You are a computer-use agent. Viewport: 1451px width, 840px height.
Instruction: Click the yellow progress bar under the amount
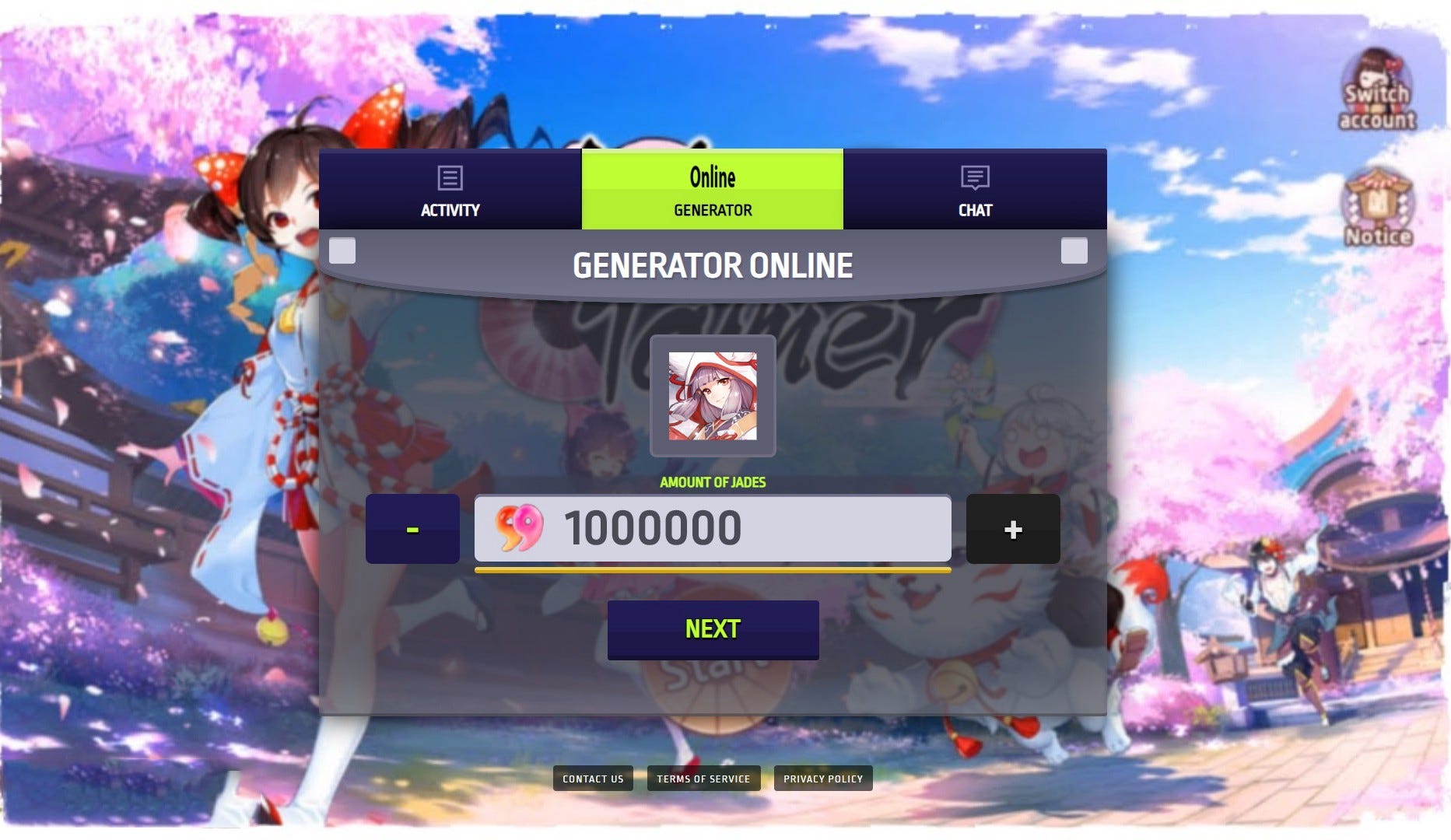(x=712, y=571)
